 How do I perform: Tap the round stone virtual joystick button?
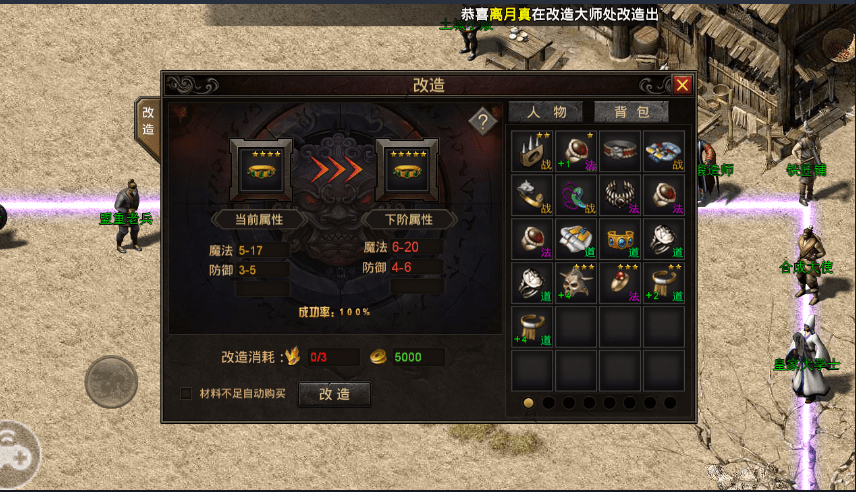[111, 381]
